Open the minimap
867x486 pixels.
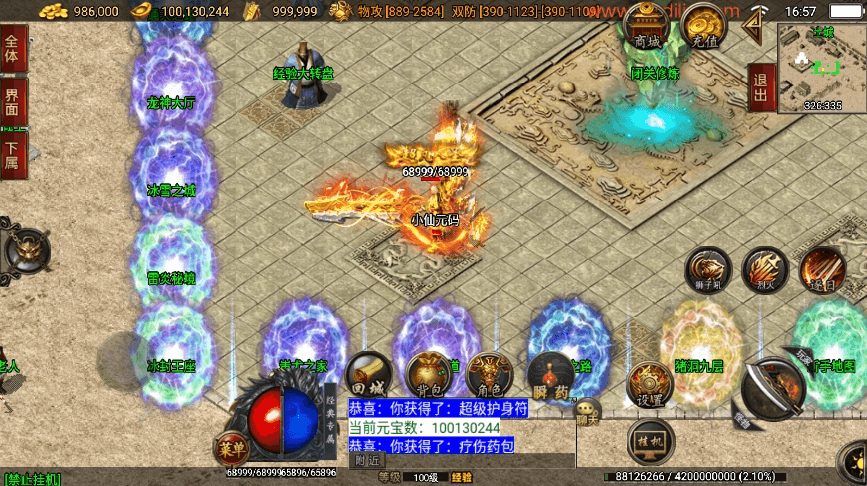pos(821,66)
